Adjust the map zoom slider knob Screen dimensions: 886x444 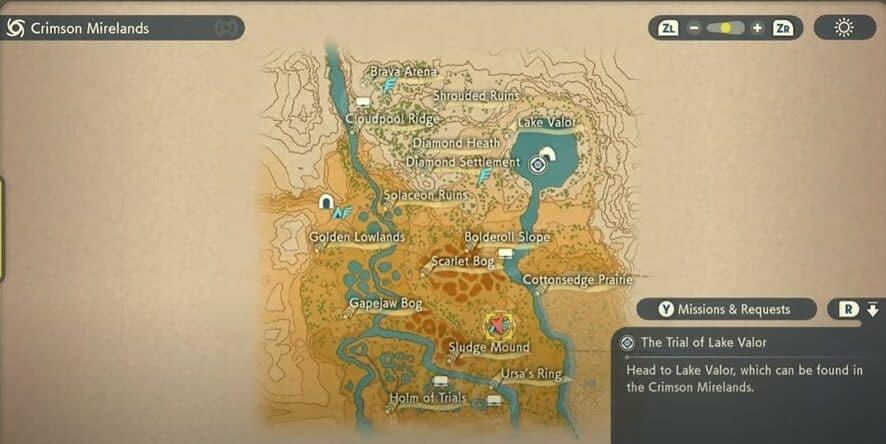[726, 28]
